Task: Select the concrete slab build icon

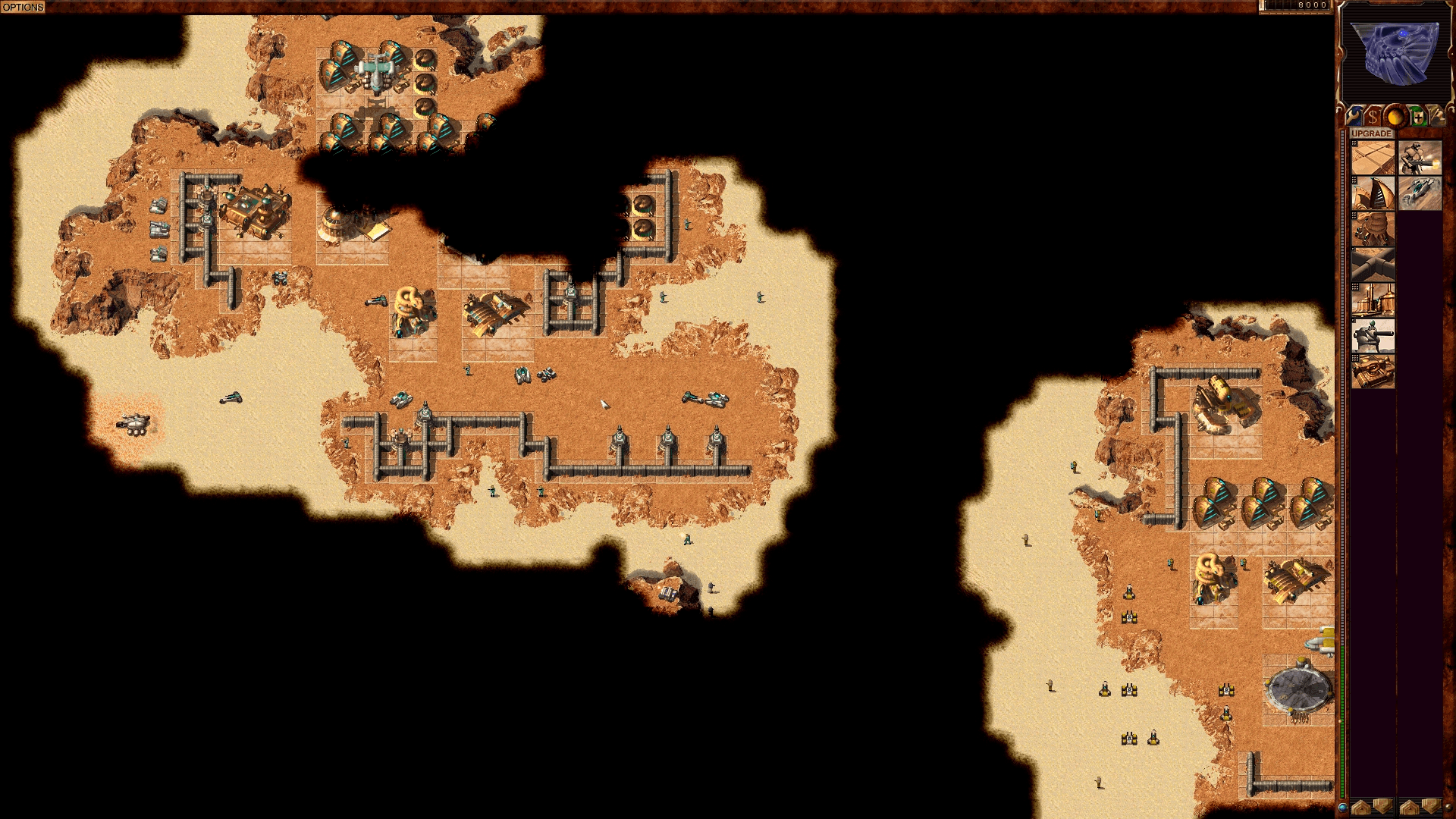Action: click(1373, 158)
